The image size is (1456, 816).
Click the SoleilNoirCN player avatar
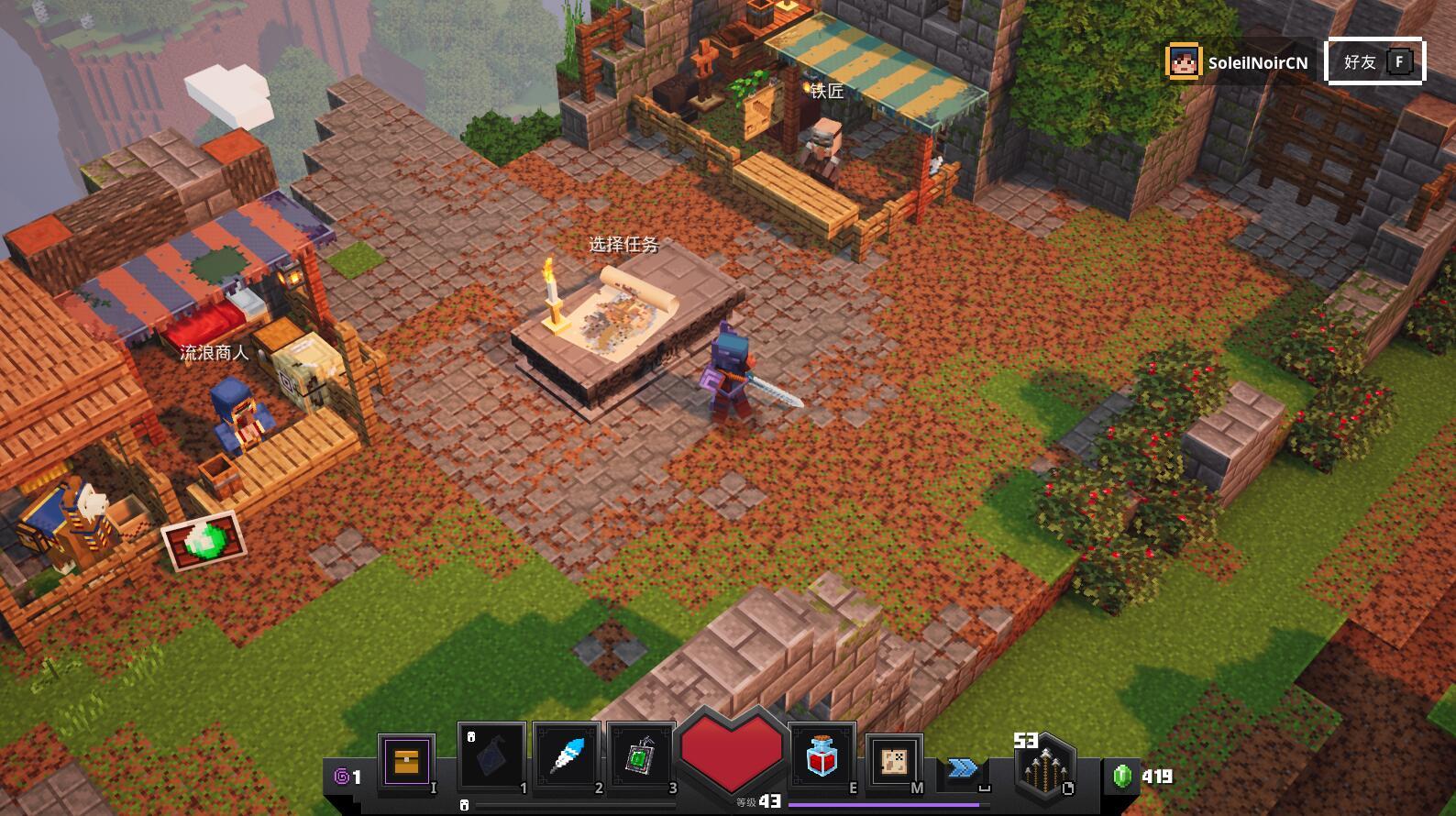point(1184,62)
